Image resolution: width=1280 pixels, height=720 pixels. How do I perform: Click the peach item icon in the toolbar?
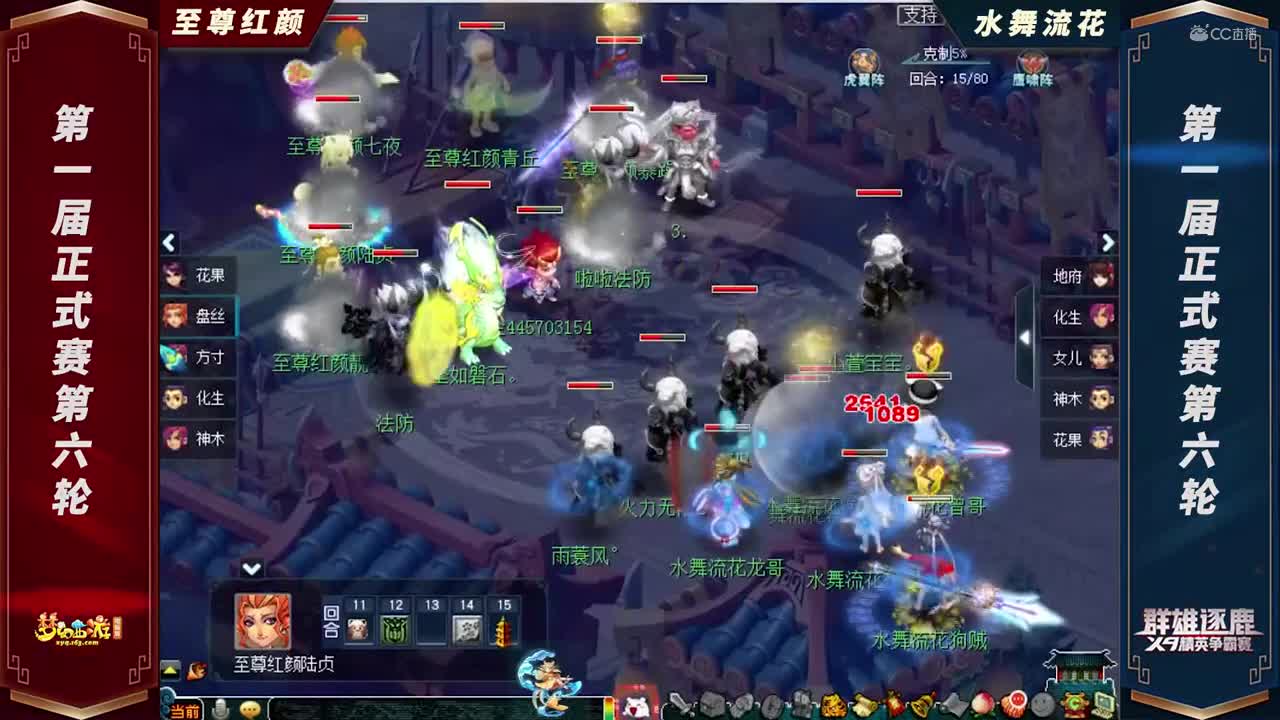981,704
